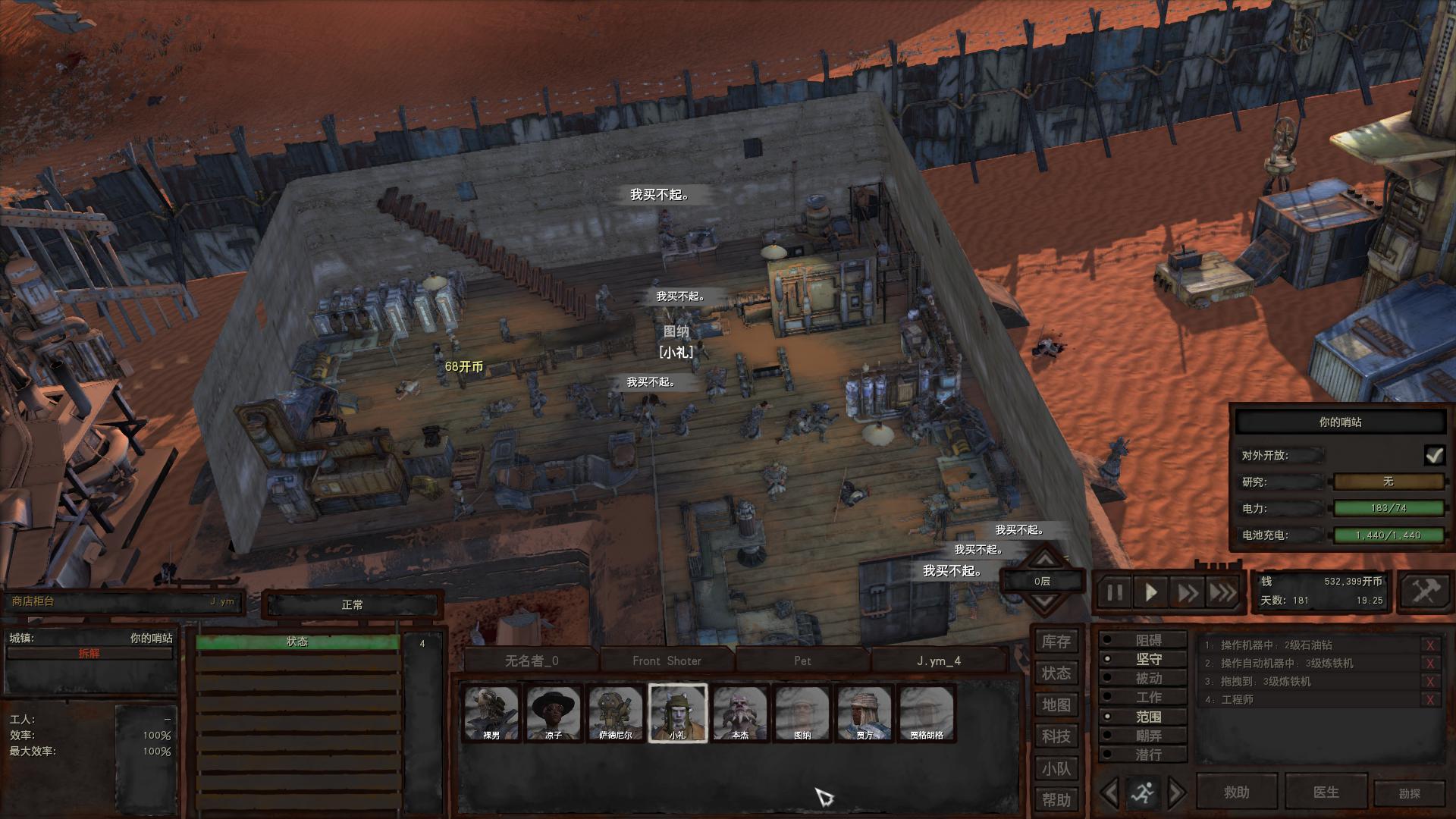
Task: Toggle the running man movement speed icon
Action: point(1142,793)
